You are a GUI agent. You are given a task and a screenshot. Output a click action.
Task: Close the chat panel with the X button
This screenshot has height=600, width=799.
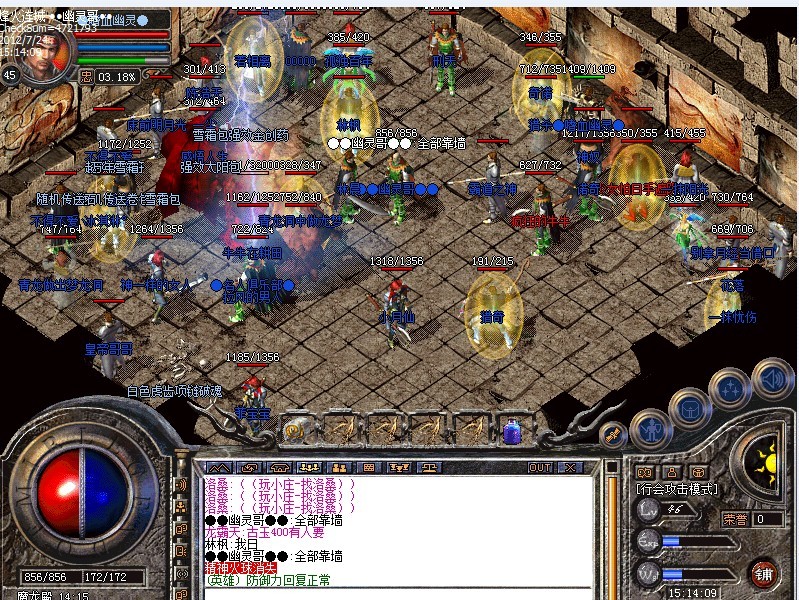tap(570, 467)
